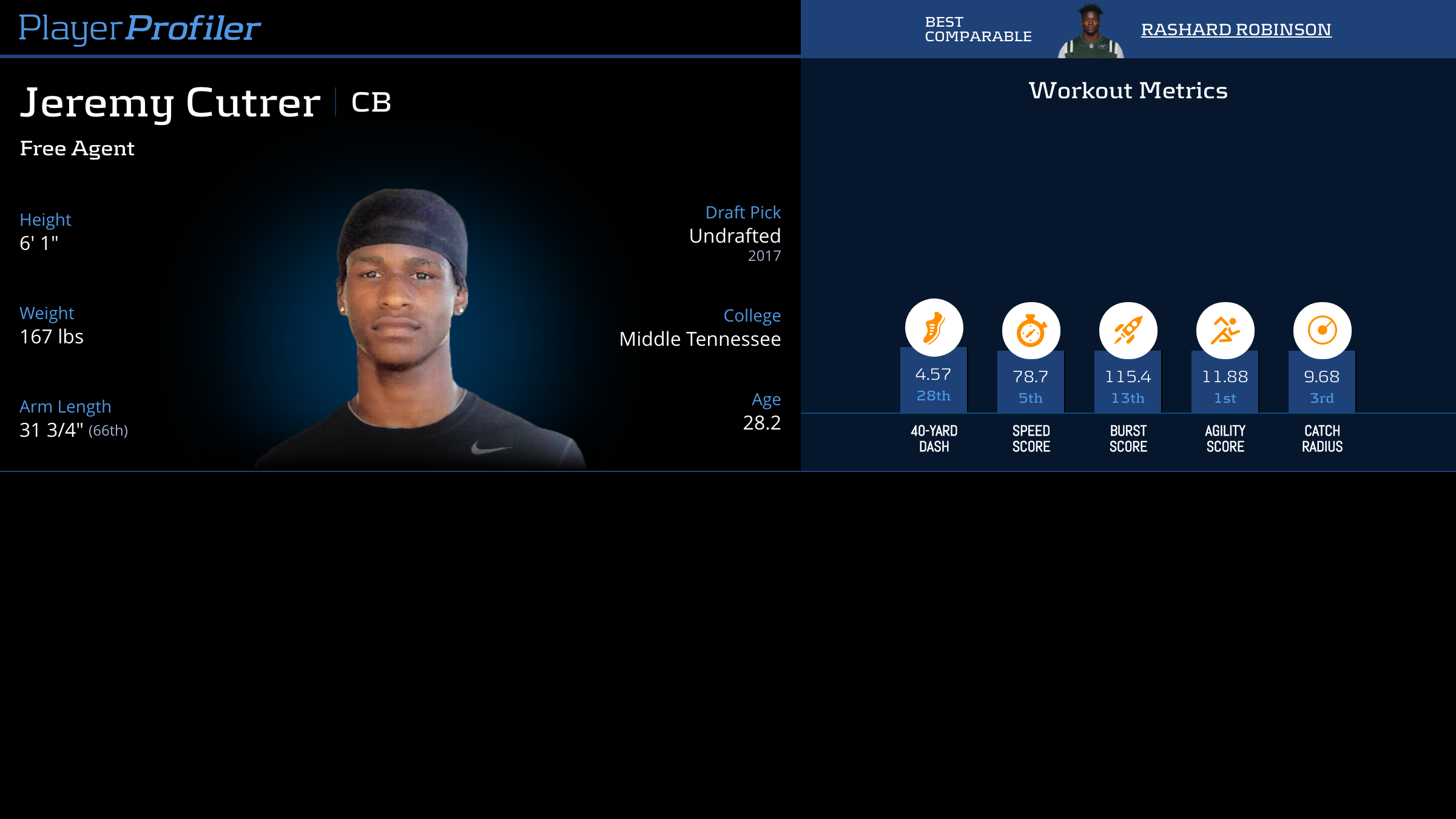The width and height of the screenshot is (1456, 819).
Task: Select the 40-Yard Dash shoe icon
Action: (934, 328)
